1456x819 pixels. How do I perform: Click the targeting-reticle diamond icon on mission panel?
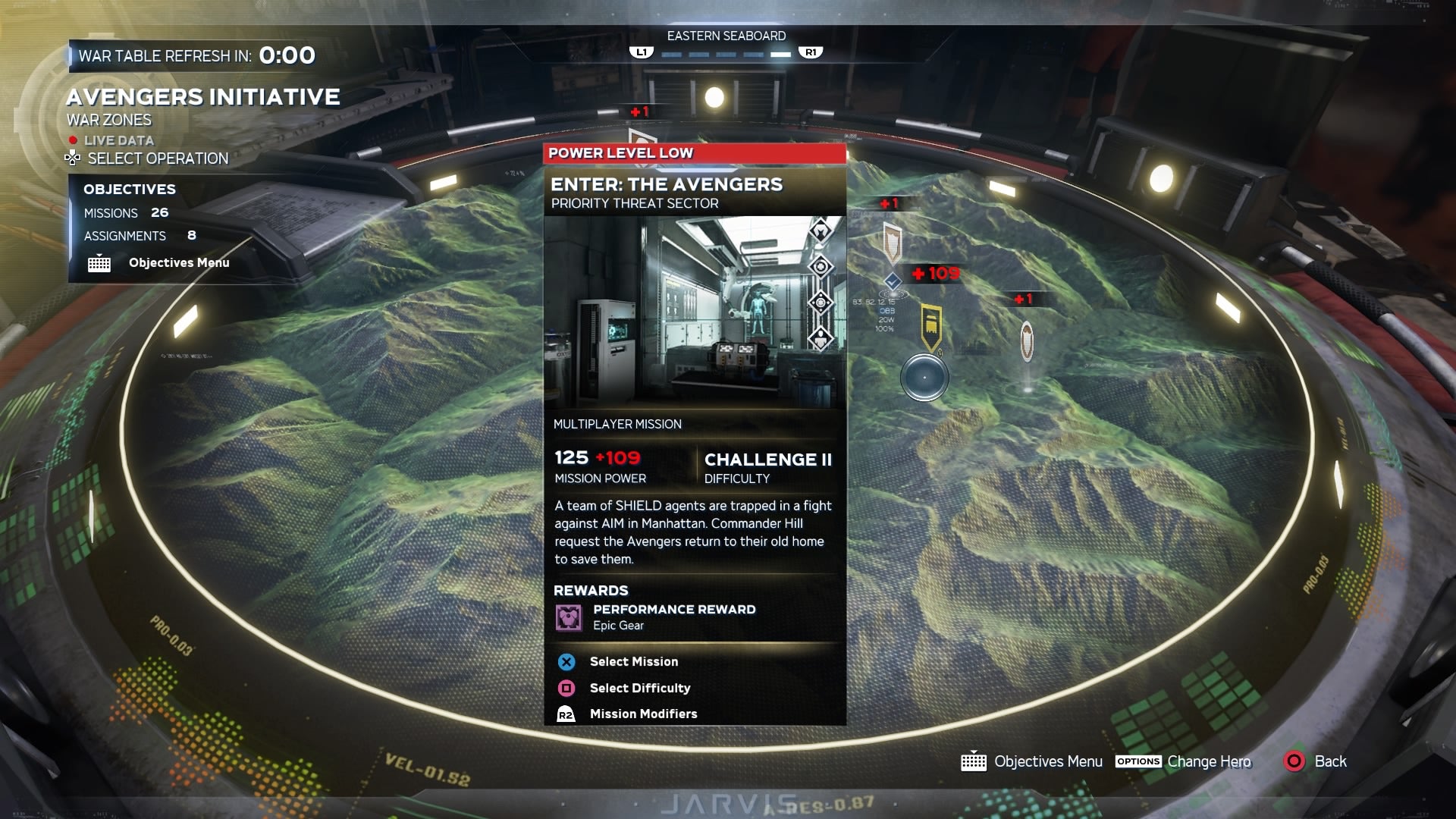coord(821,301)
